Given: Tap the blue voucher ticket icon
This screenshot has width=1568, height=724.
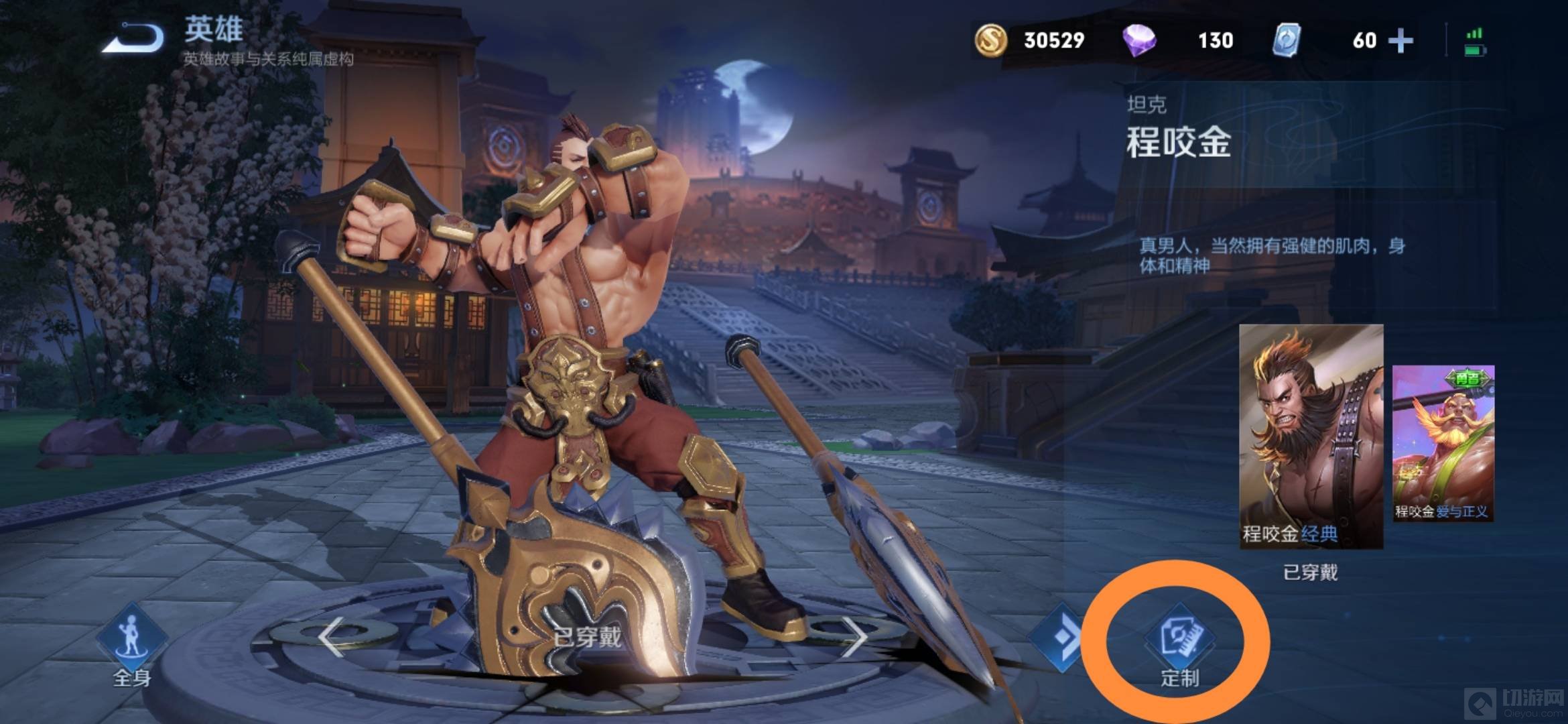Looking at the screenshot, I should [x=1287, y=40].
